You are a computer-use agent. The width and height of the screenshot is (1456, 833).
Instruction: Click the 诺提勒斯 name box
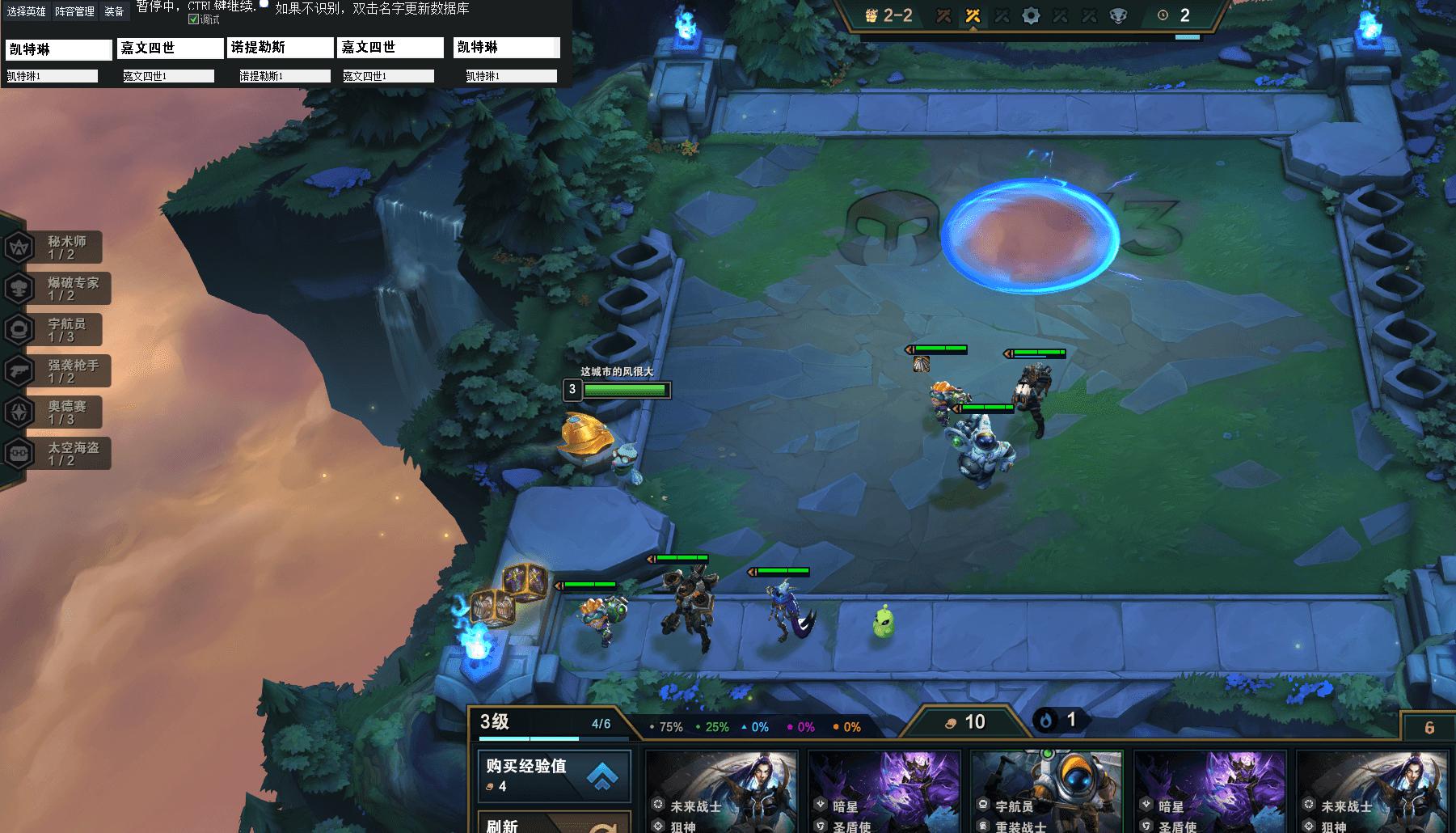(x=281, y=49)
